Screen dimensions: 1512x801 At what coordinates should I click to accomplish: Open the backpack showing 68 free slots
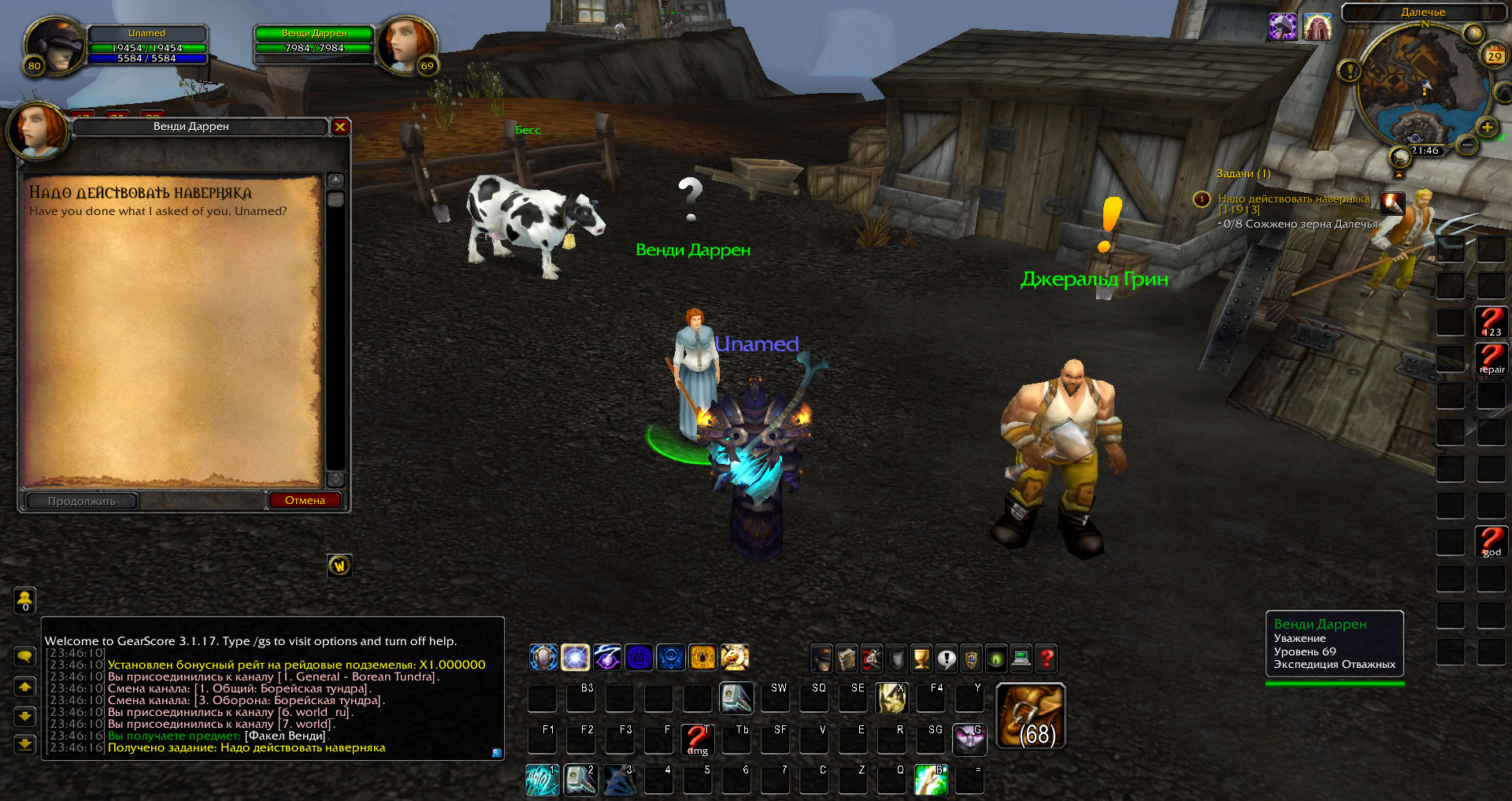coord(1031,716)
